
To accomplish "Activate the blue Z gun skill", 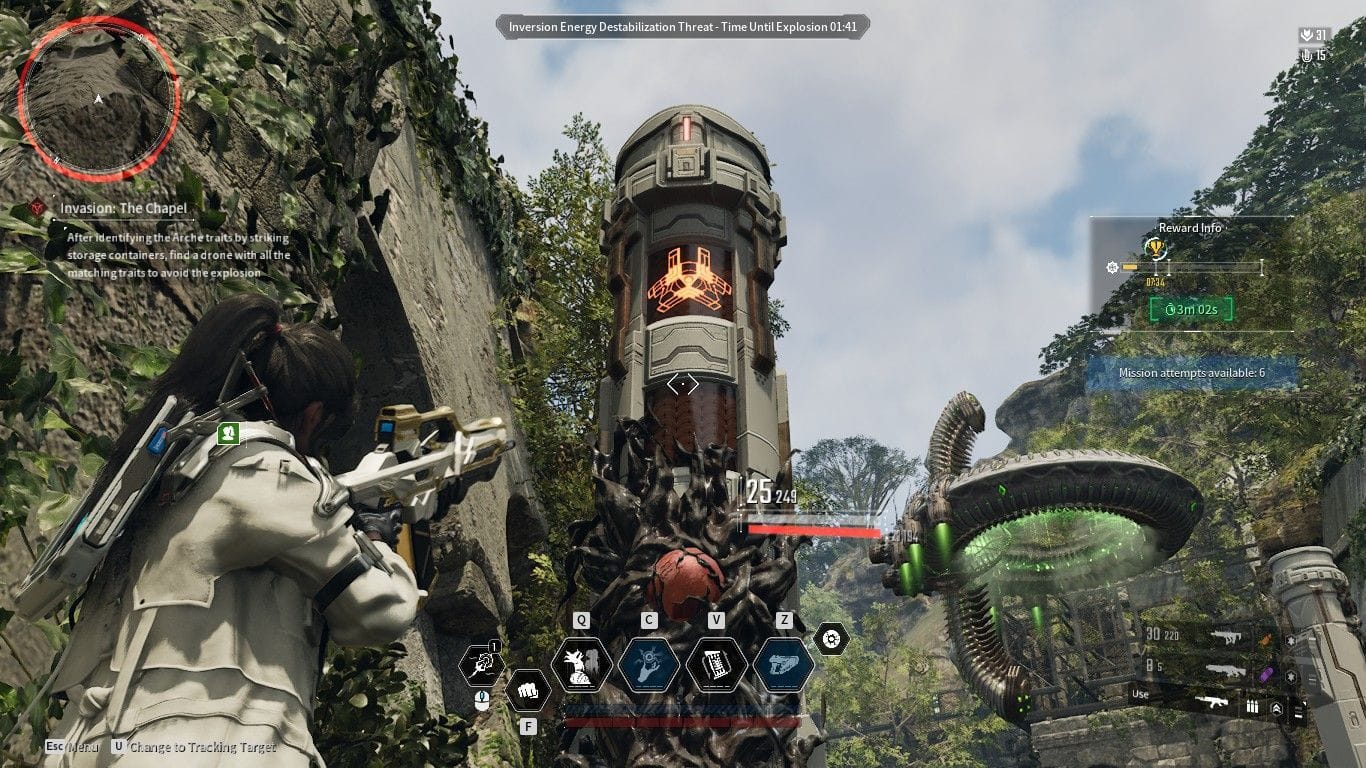I will tap(783, 665).
